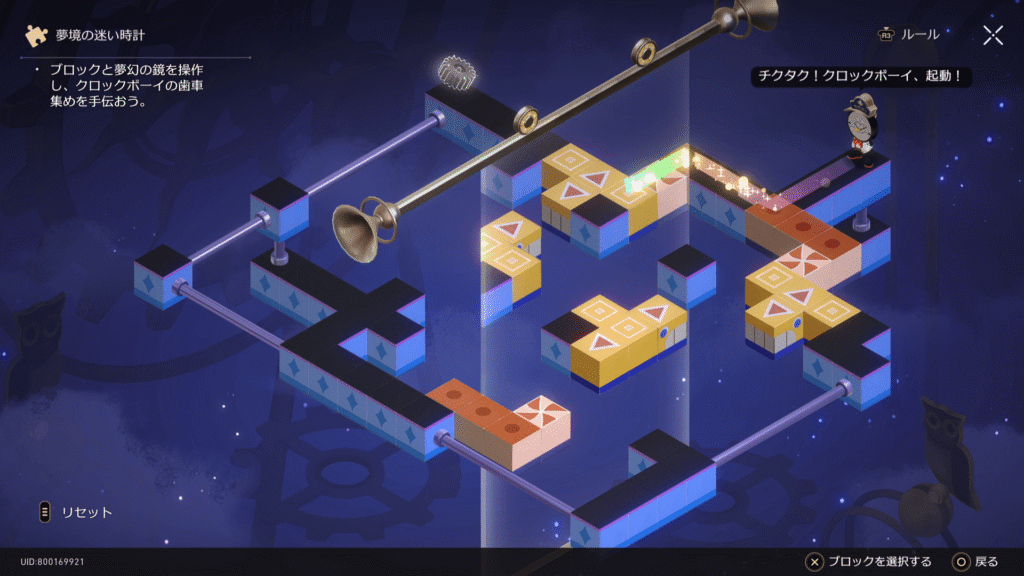Open the ルール rules panel
The image size is (1024, 576).
point(909,35)
